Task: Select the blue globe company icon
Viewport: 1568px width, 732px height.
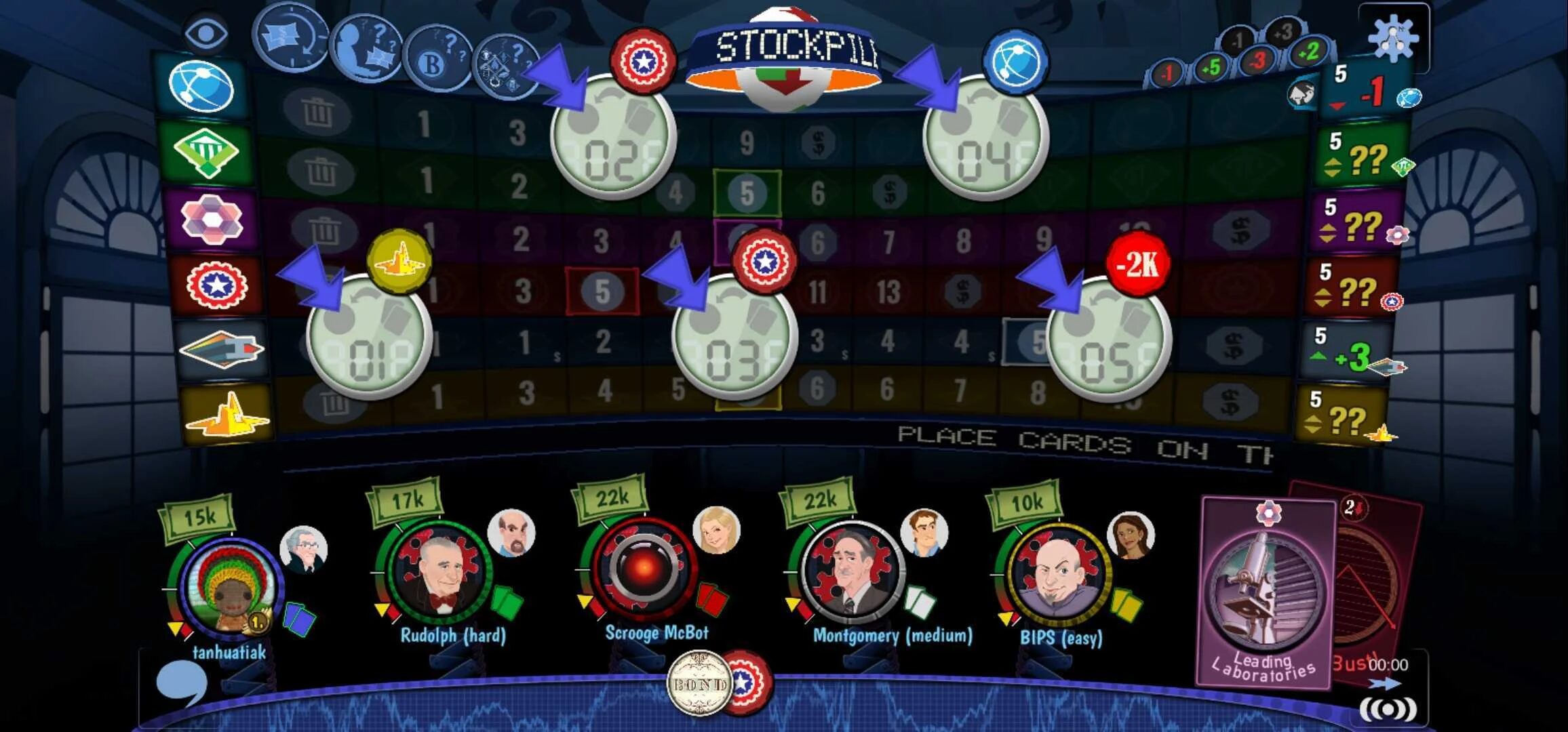Action: [201, 86]
